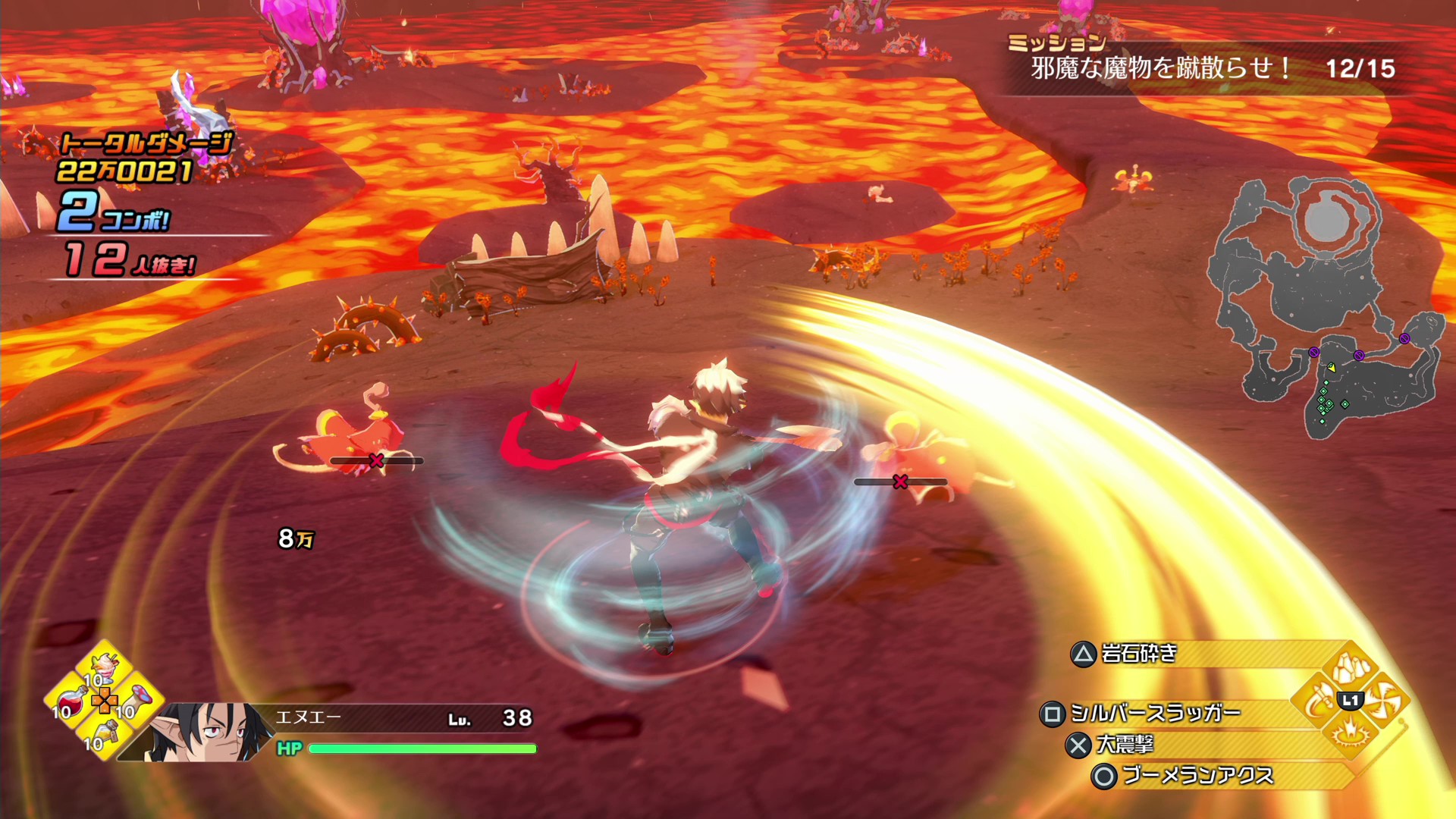
Task: Click the mission tracker 邪魔な魔物を蹴散らせ
Action: tap(1160, 69)
